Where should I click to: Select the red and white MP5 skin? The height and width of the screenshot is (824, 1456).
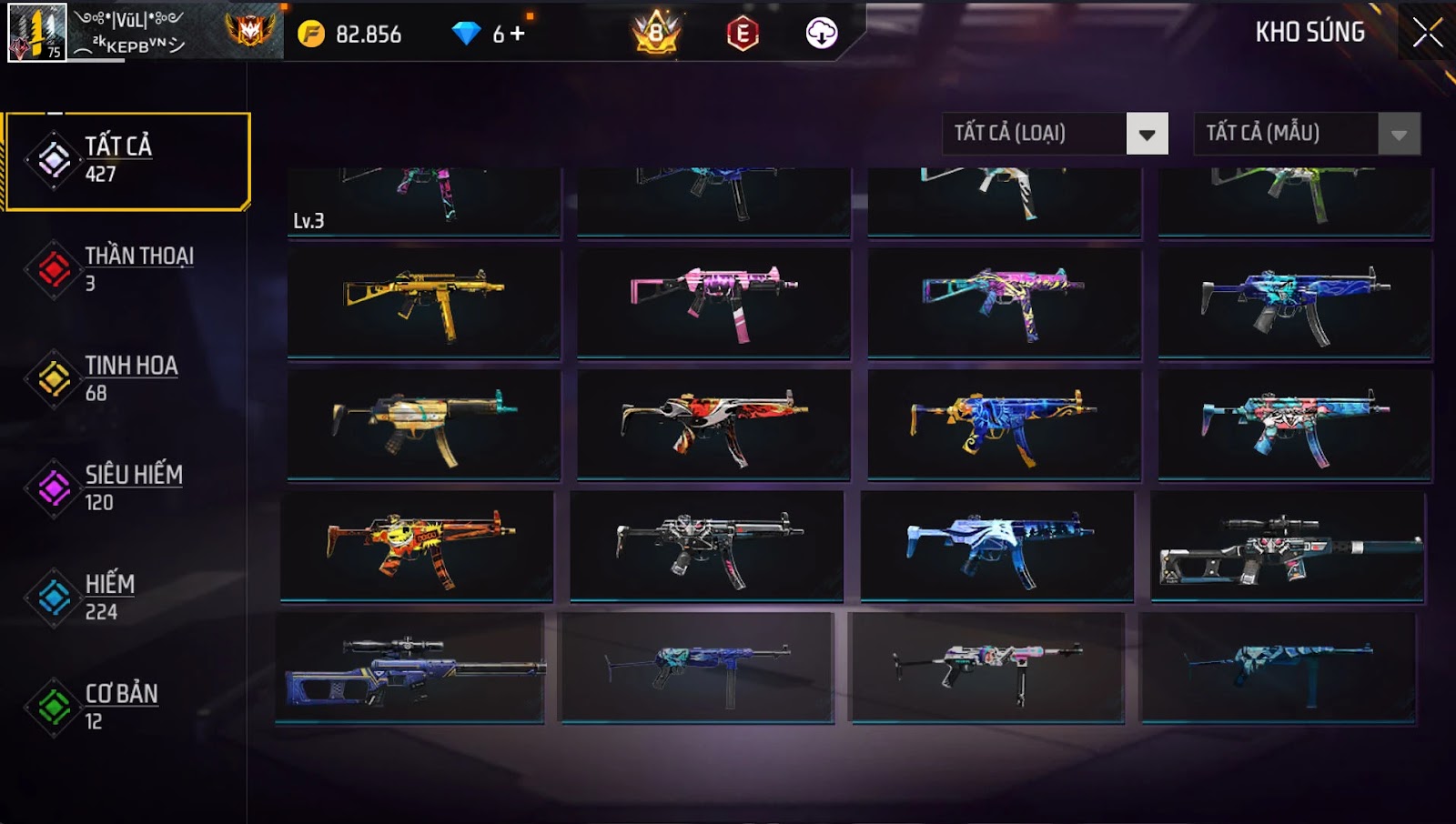[714, 424]
